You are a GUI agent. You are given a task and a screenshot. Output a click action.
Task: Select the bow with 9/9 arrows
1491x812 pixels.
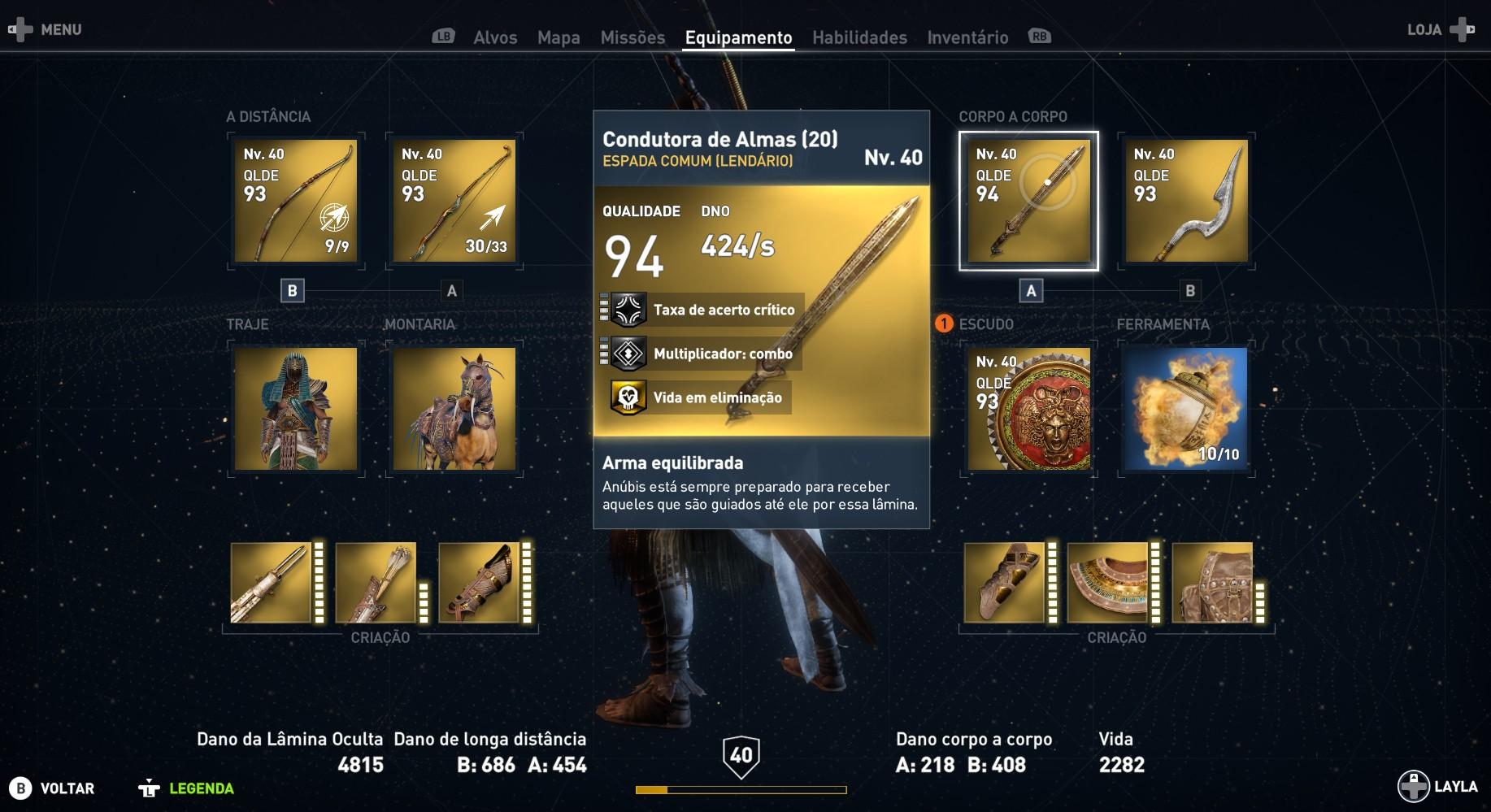click(x=295, y=200)
